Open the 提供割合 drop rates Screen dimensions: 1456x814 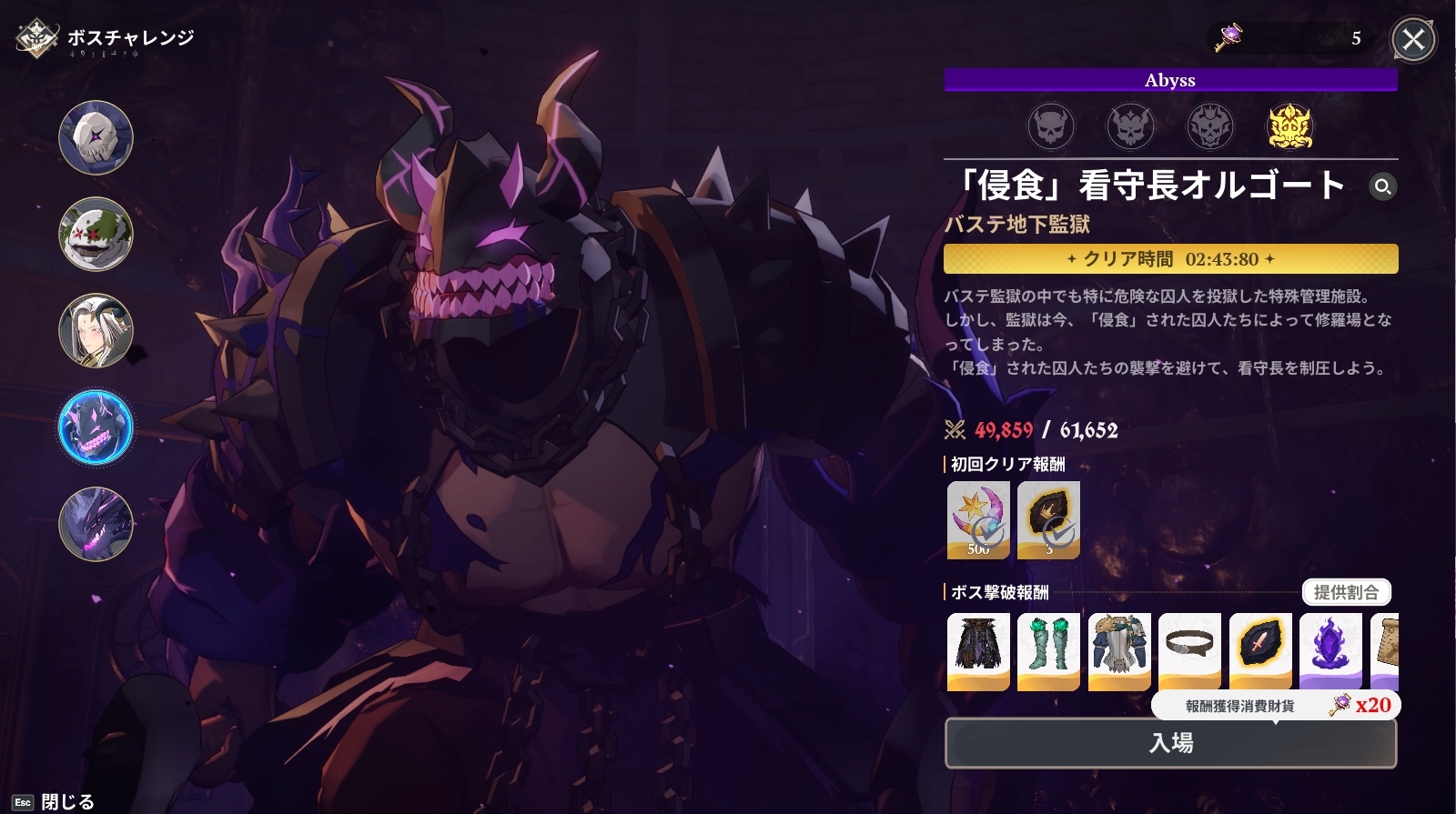(x=1346, y=593)
